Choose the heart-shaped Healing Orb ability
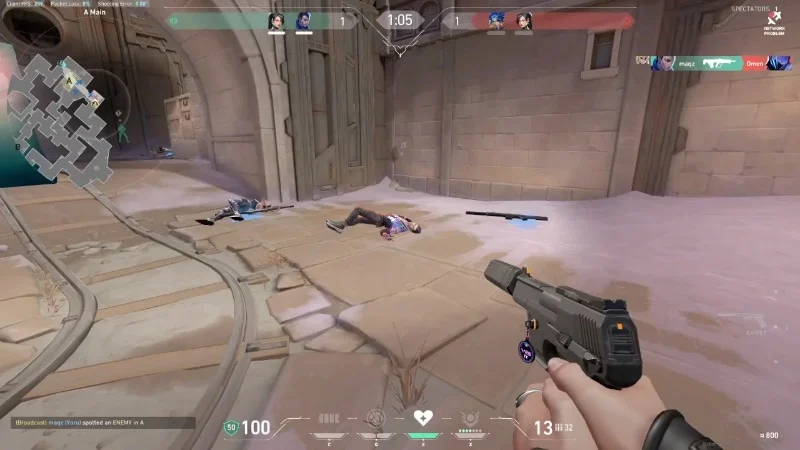Viewport: 800px width, 450px height. (423, 418)
